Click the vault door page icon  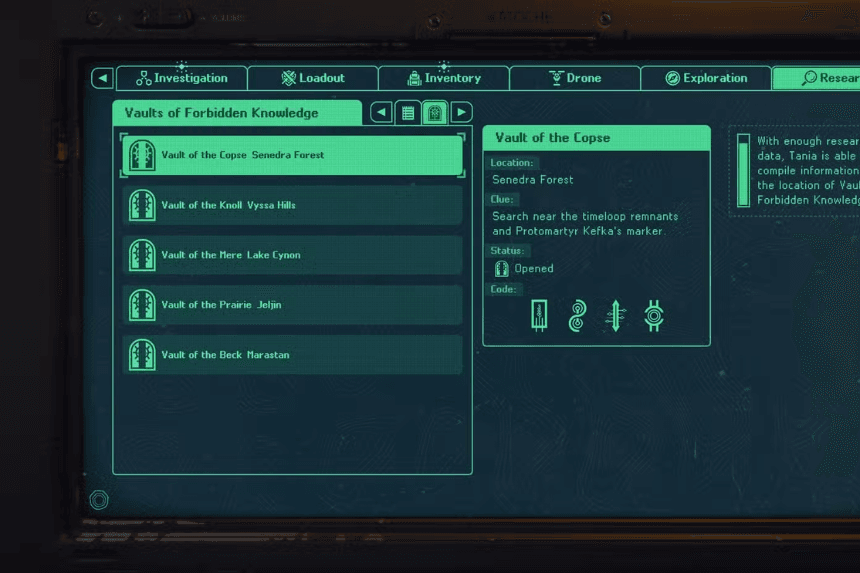click(x=434, y=113)
